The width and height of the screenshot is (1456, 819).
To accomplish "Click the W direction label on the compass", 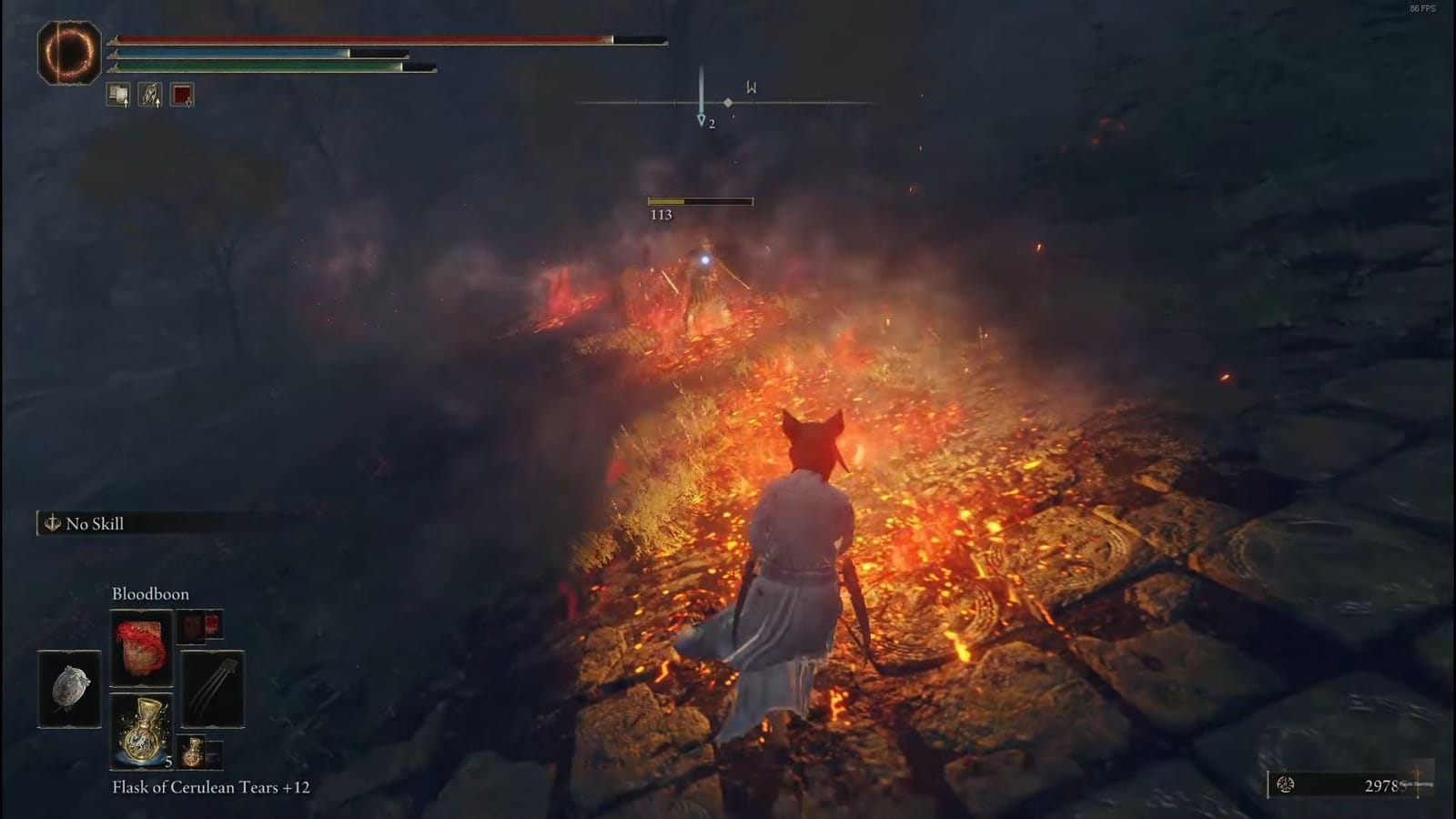I will [x=750, y=87].
